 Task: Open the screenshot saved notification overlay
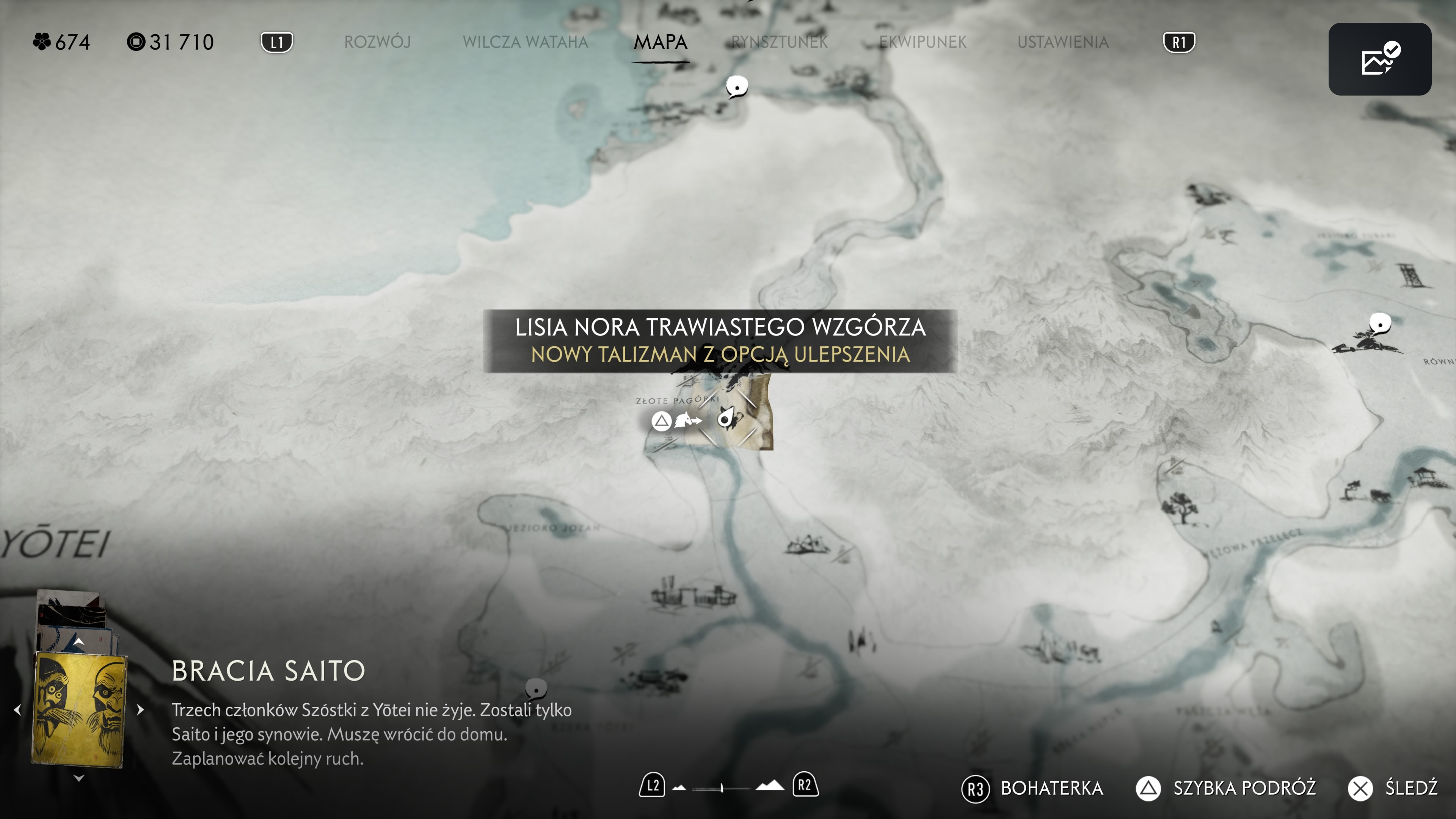[x=1379, y=59]
